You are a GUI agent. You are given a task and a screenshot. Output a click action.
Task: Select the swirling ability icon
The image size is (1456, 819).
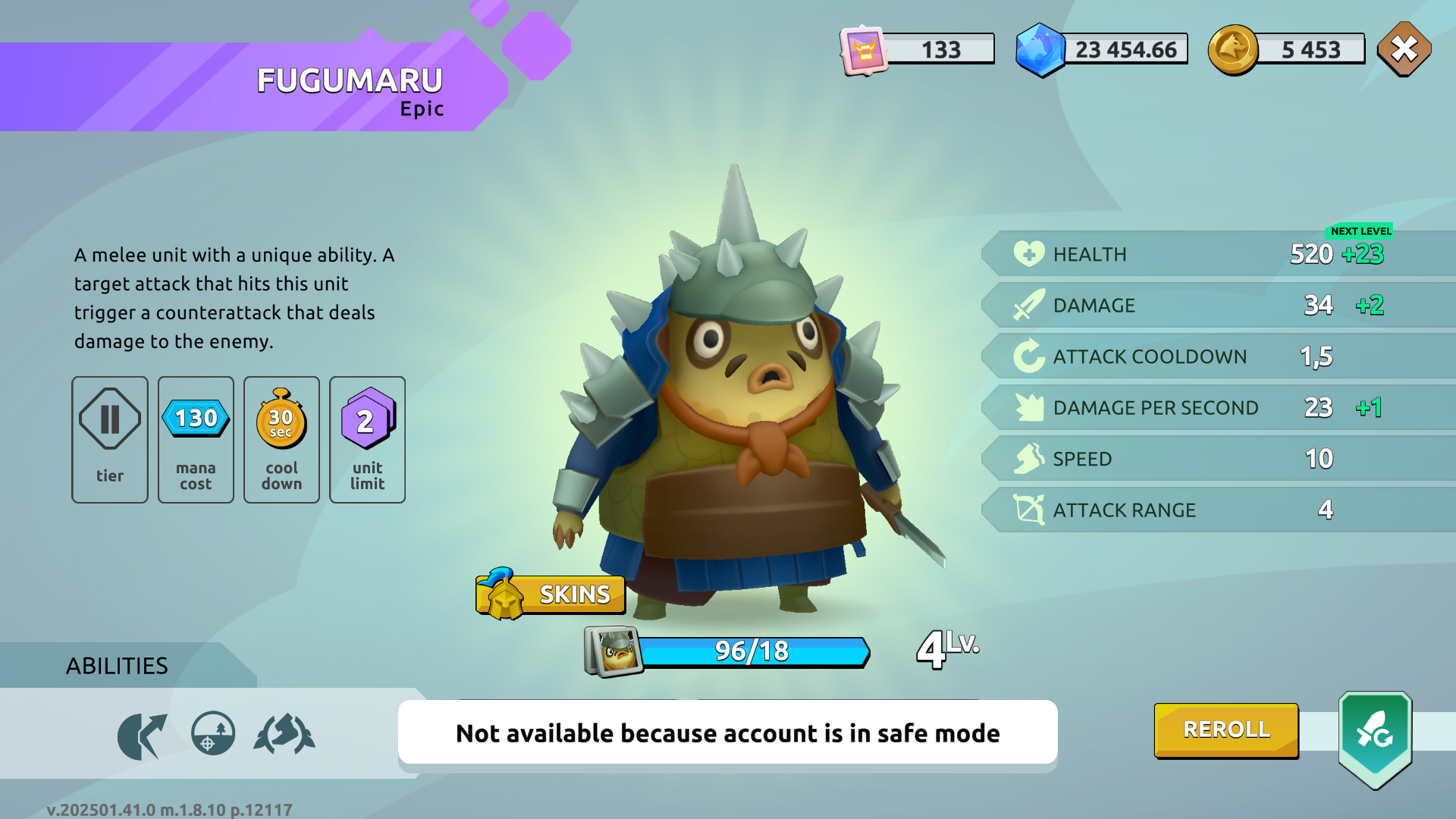pyautogui.click(x=284, y=735)
